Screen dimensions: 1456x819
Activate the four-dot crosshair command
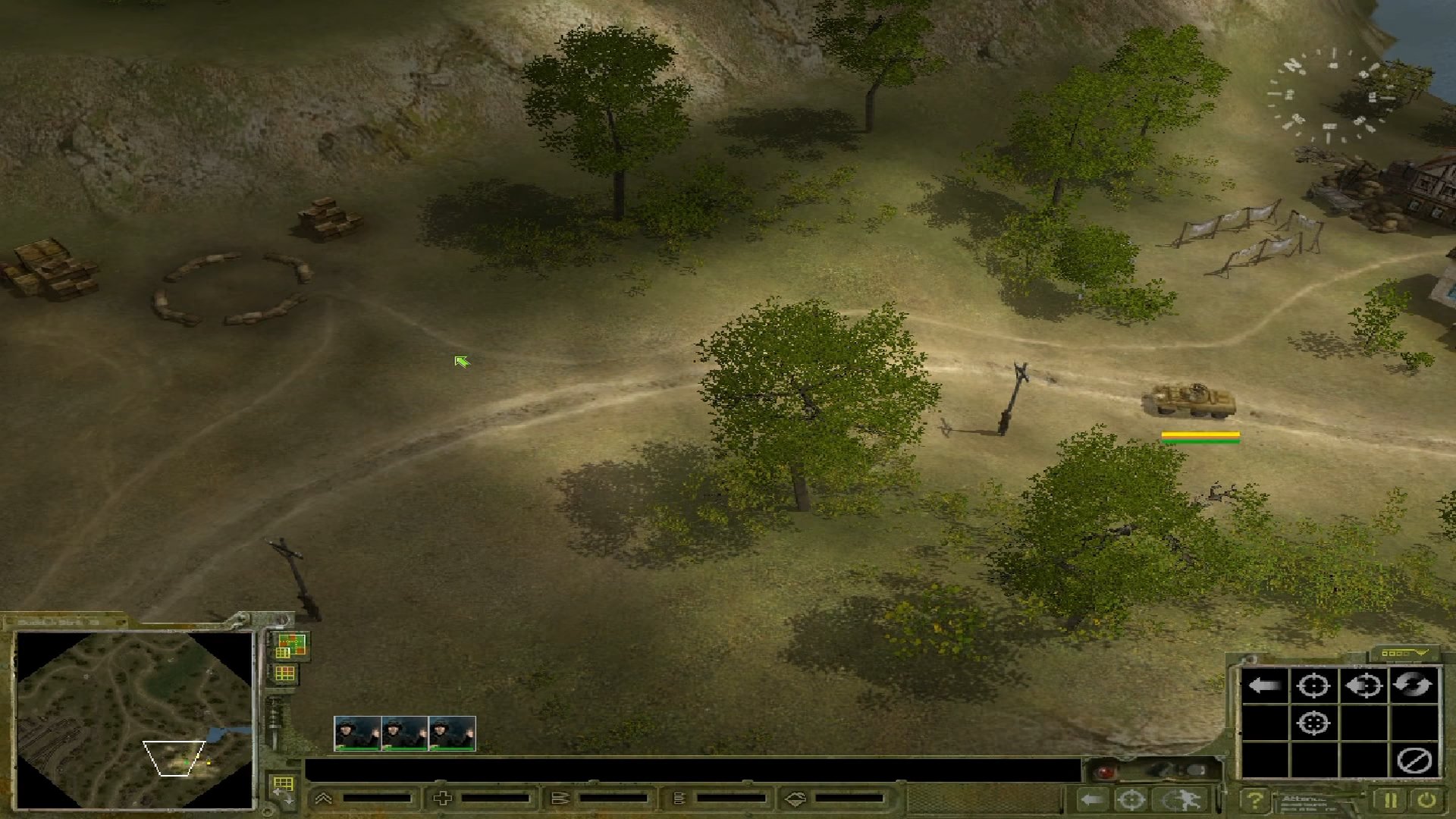[x=1313, y=723]
